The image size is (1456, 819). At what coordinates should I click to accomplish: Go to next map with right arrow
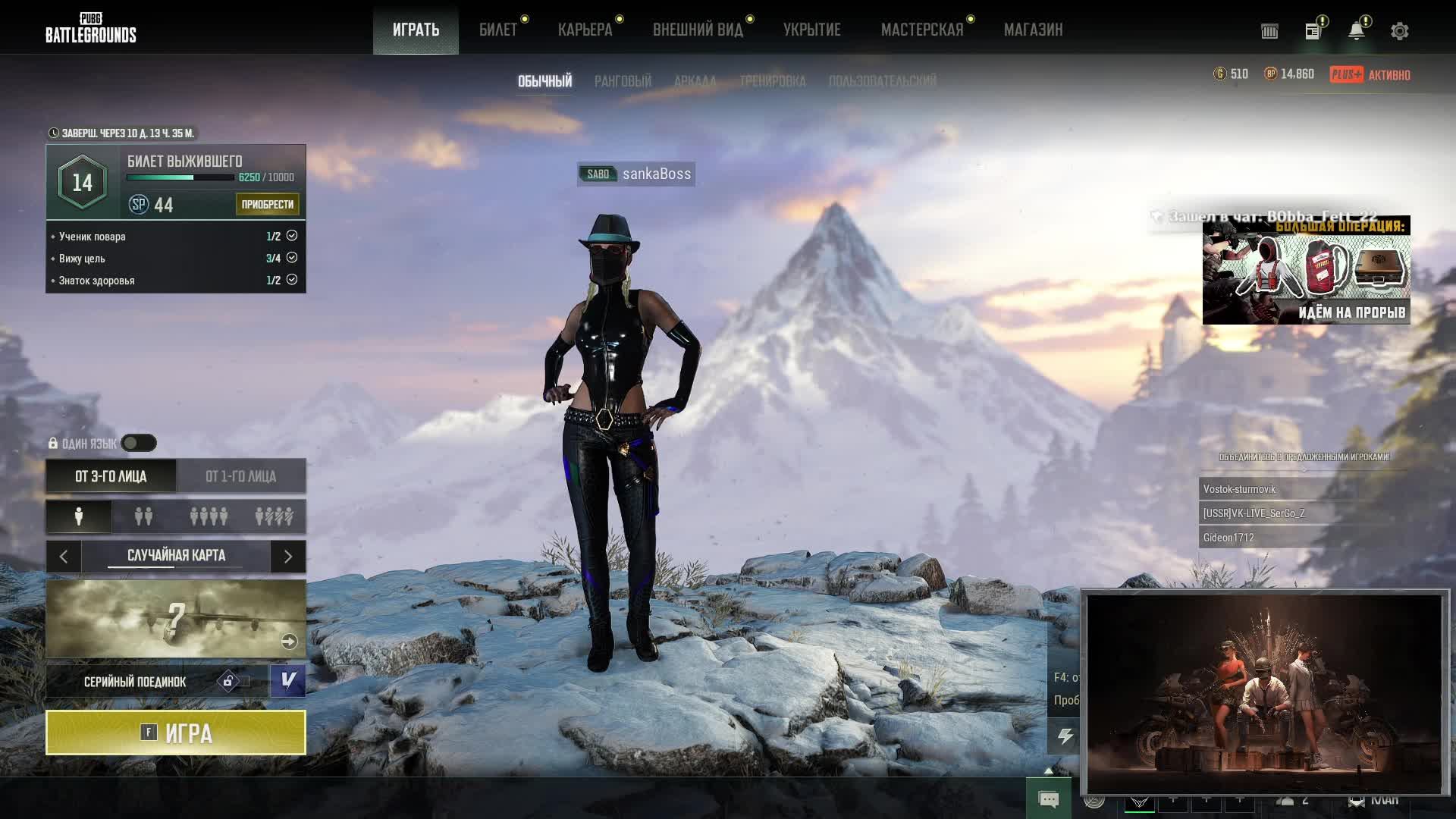point(288,557)
